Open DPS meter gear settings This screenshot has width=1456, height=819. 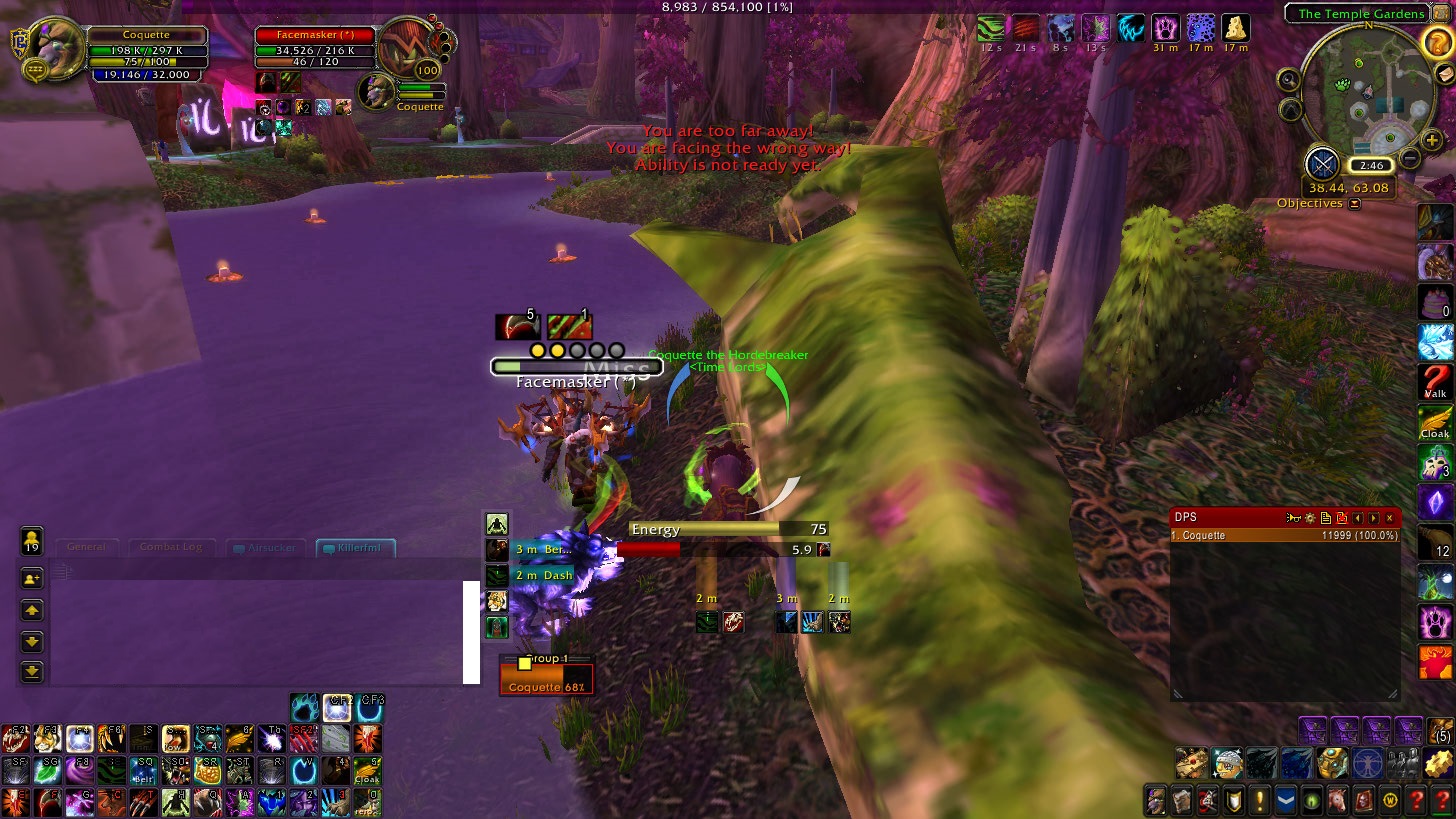click(x=1309, y=518)
